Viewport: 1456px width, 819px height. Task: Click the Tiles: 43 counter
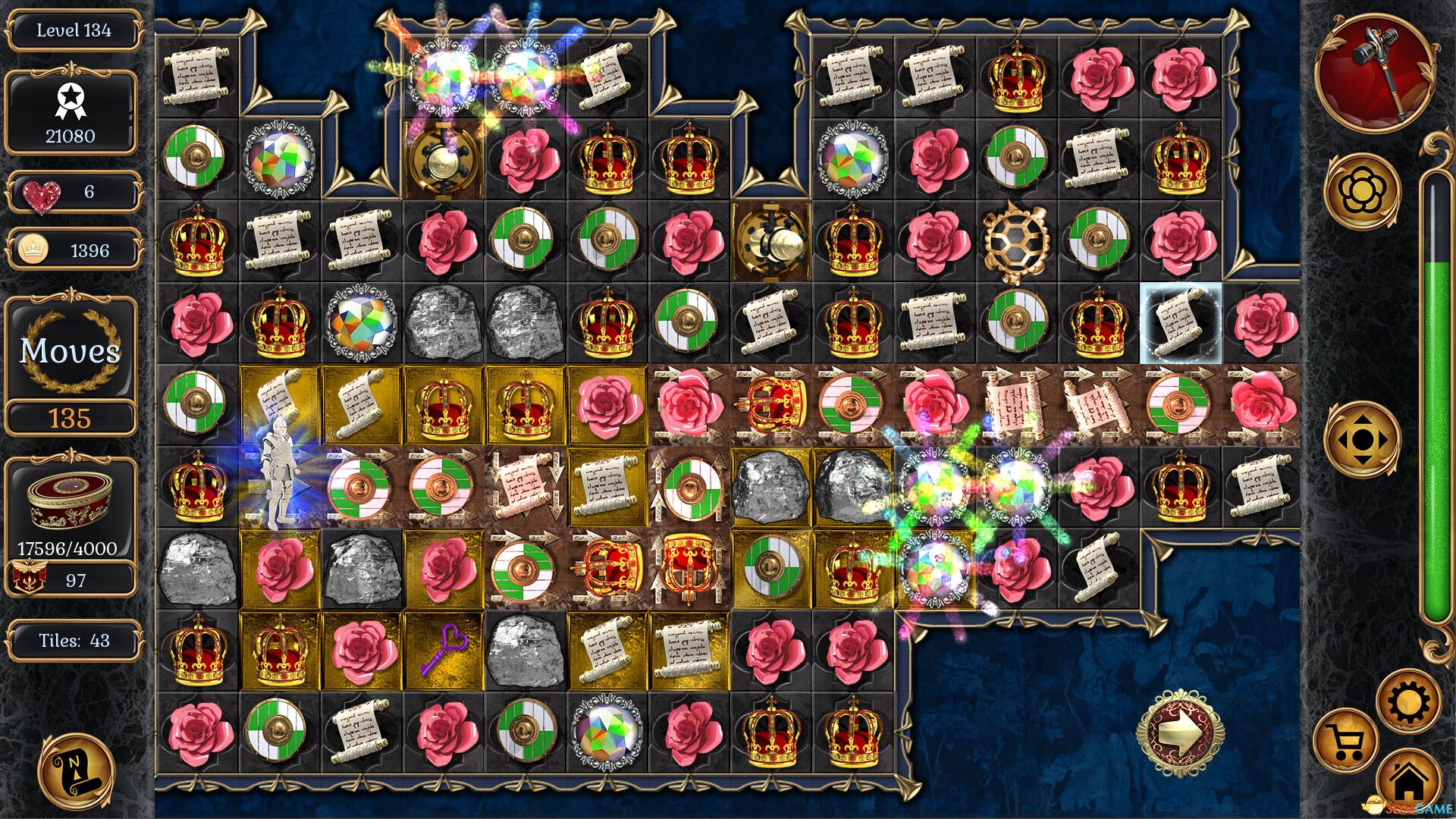point(74,641)
